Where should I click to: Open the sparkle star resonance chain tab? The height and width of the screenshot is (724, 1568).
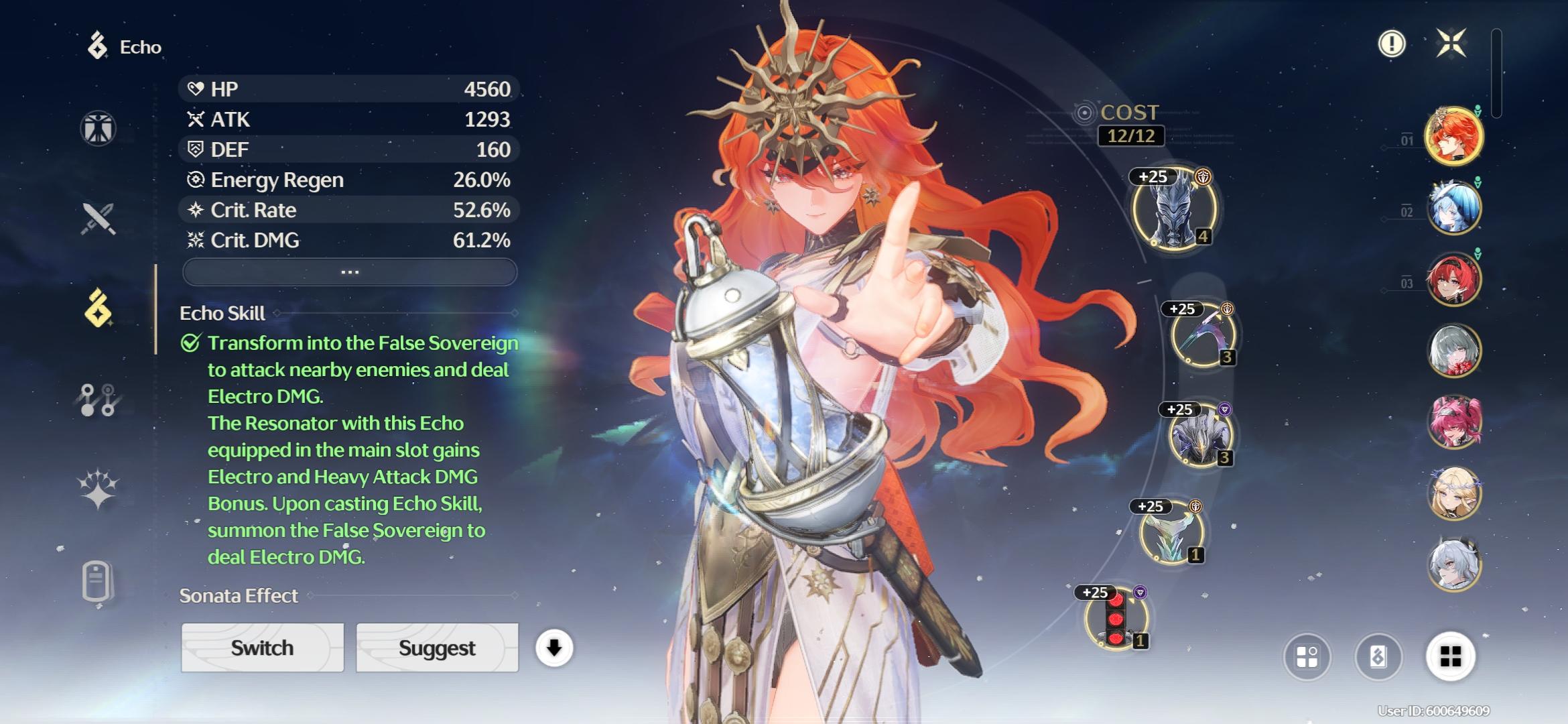point(98,489)
